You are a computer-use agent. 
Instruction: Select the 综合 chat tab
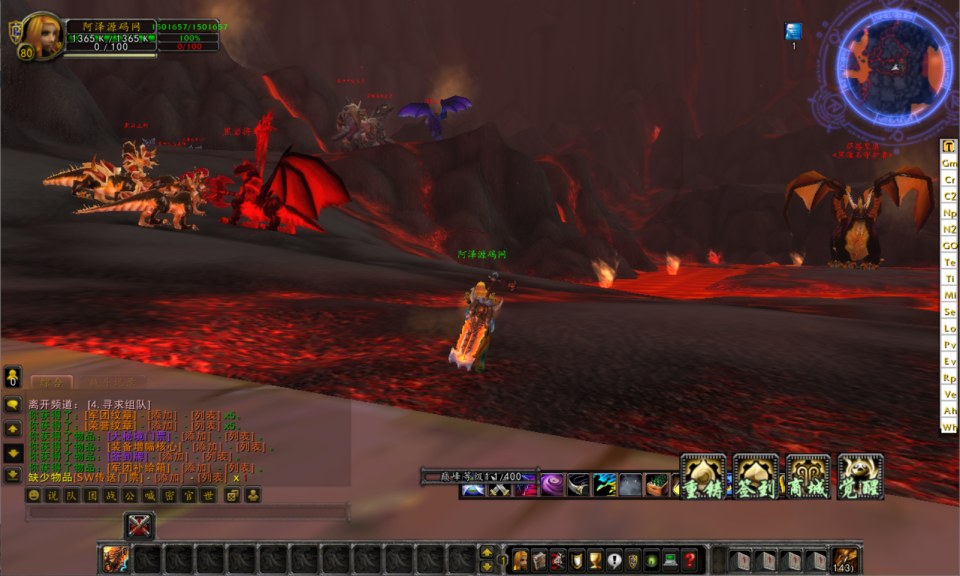tap(50, 381)
